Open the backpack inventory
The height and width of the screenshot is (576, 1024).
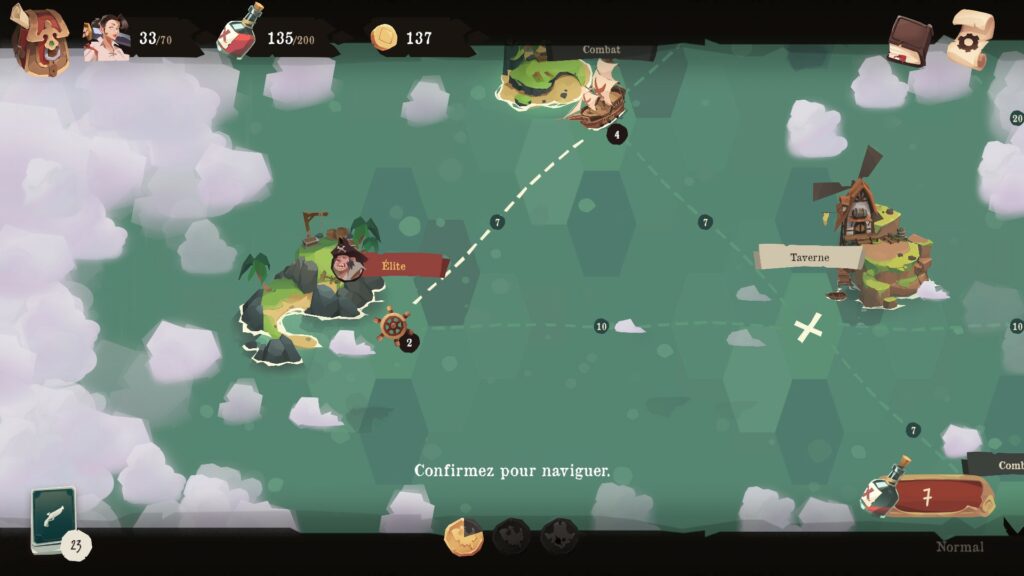[39, 40]
